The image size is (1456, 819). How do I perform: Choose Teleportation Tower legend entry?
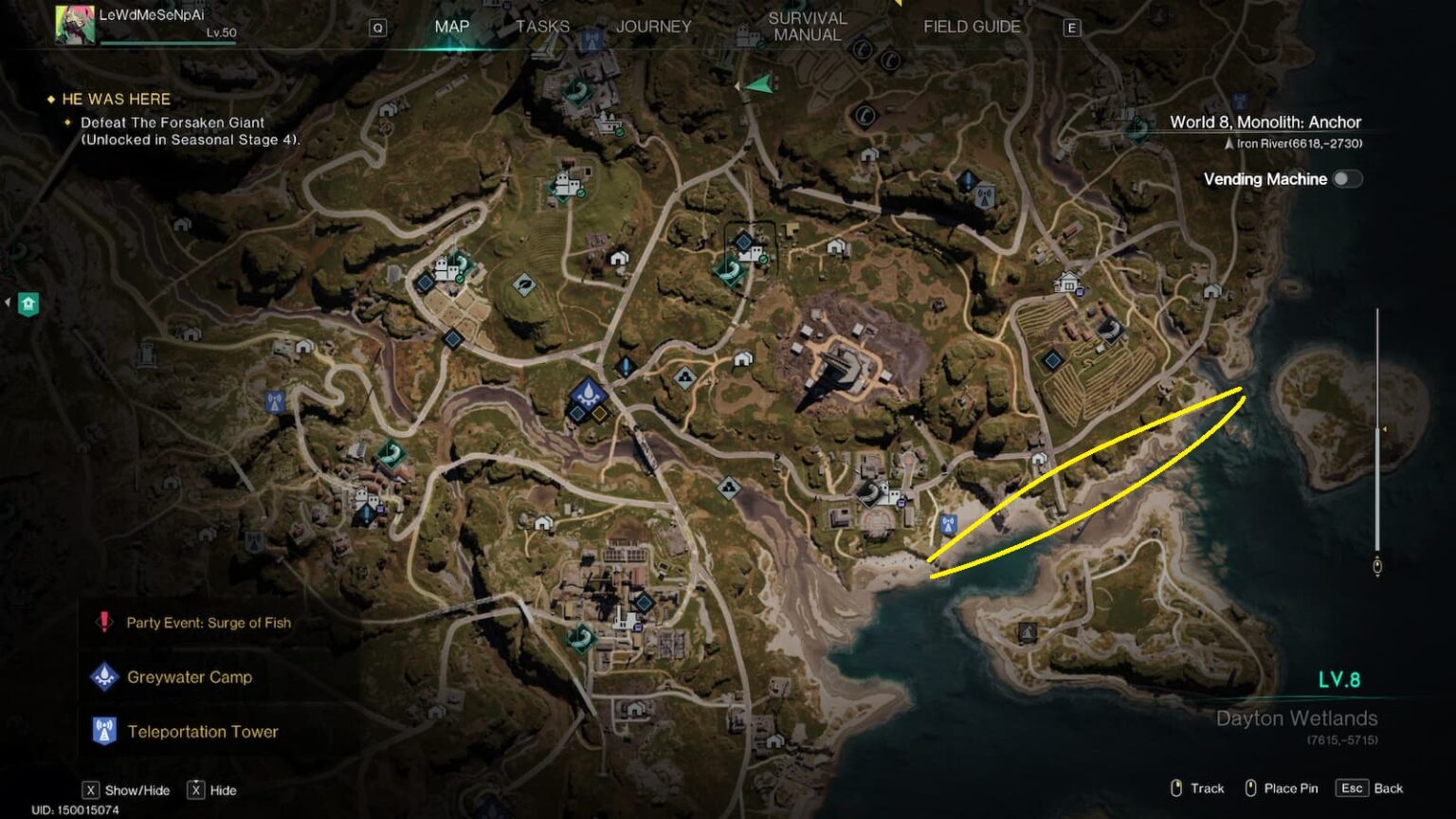tap(202, 732)
